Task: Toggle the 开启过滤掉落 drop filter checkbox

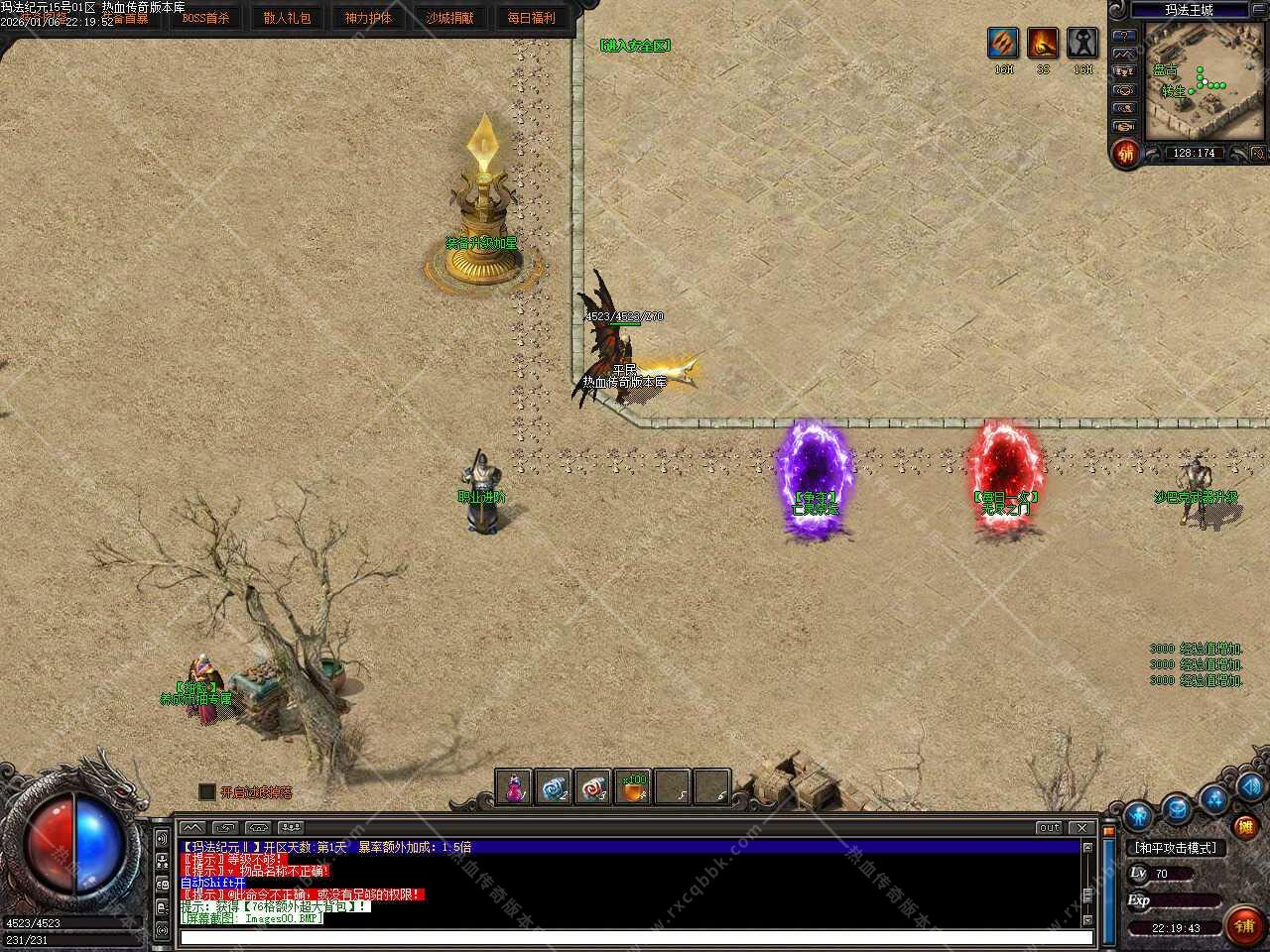Action: click(207, 791)
